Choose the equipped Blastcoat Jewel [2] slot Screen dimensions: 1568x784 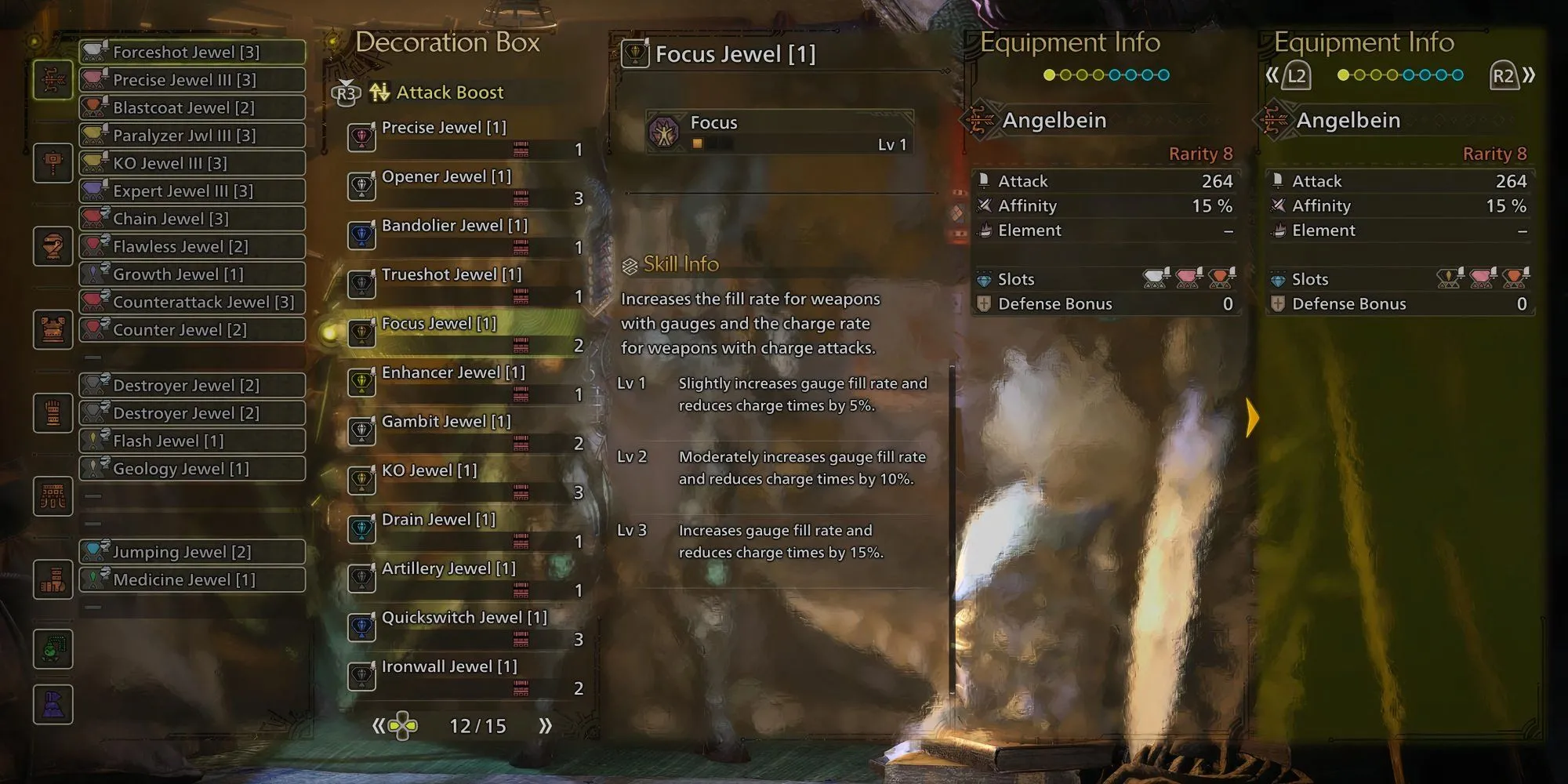[x=192, y=107]
